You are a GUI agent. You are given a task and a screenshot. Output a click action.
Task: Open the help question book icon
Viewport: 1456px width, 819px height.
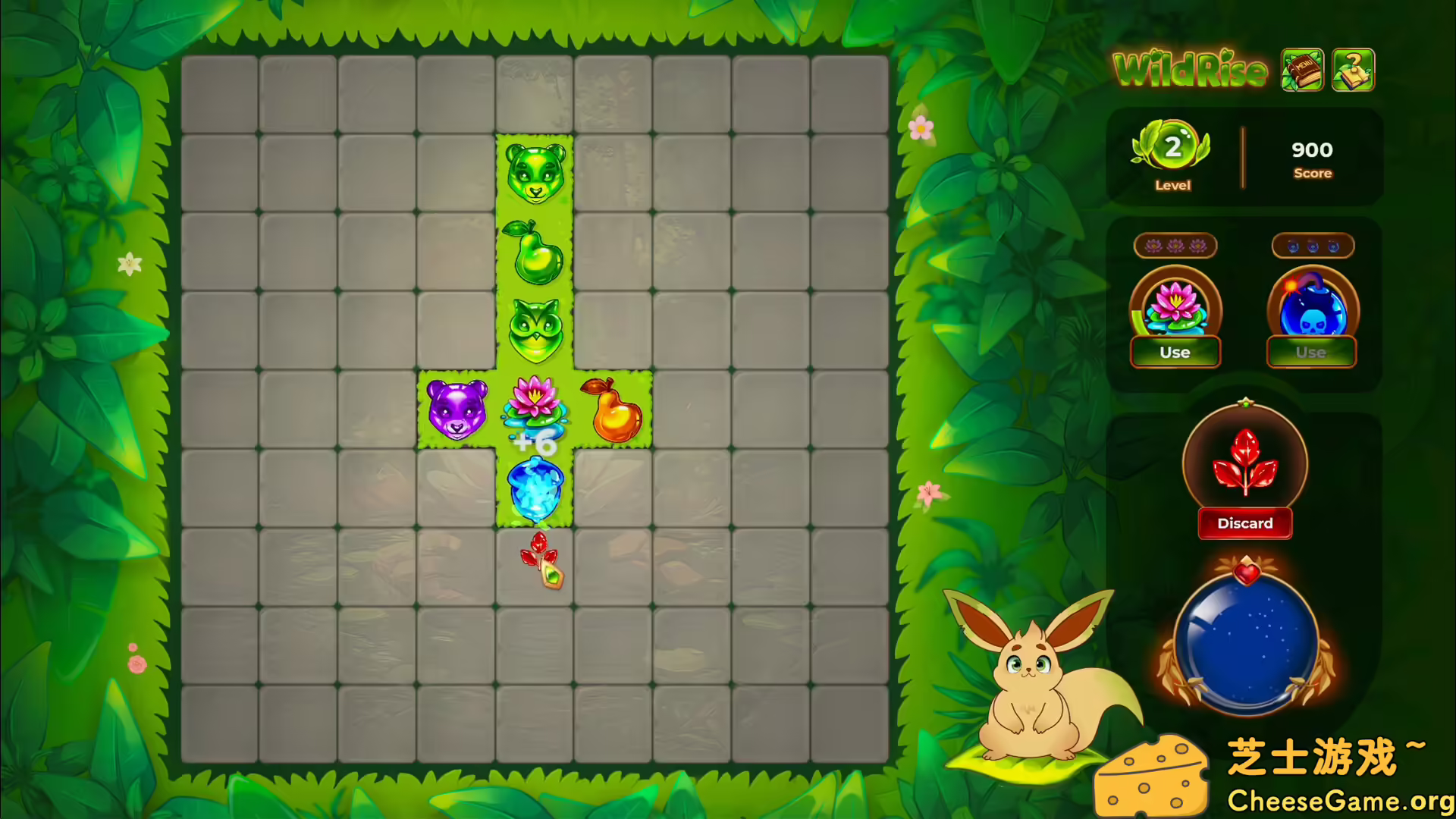[1352, 68]
